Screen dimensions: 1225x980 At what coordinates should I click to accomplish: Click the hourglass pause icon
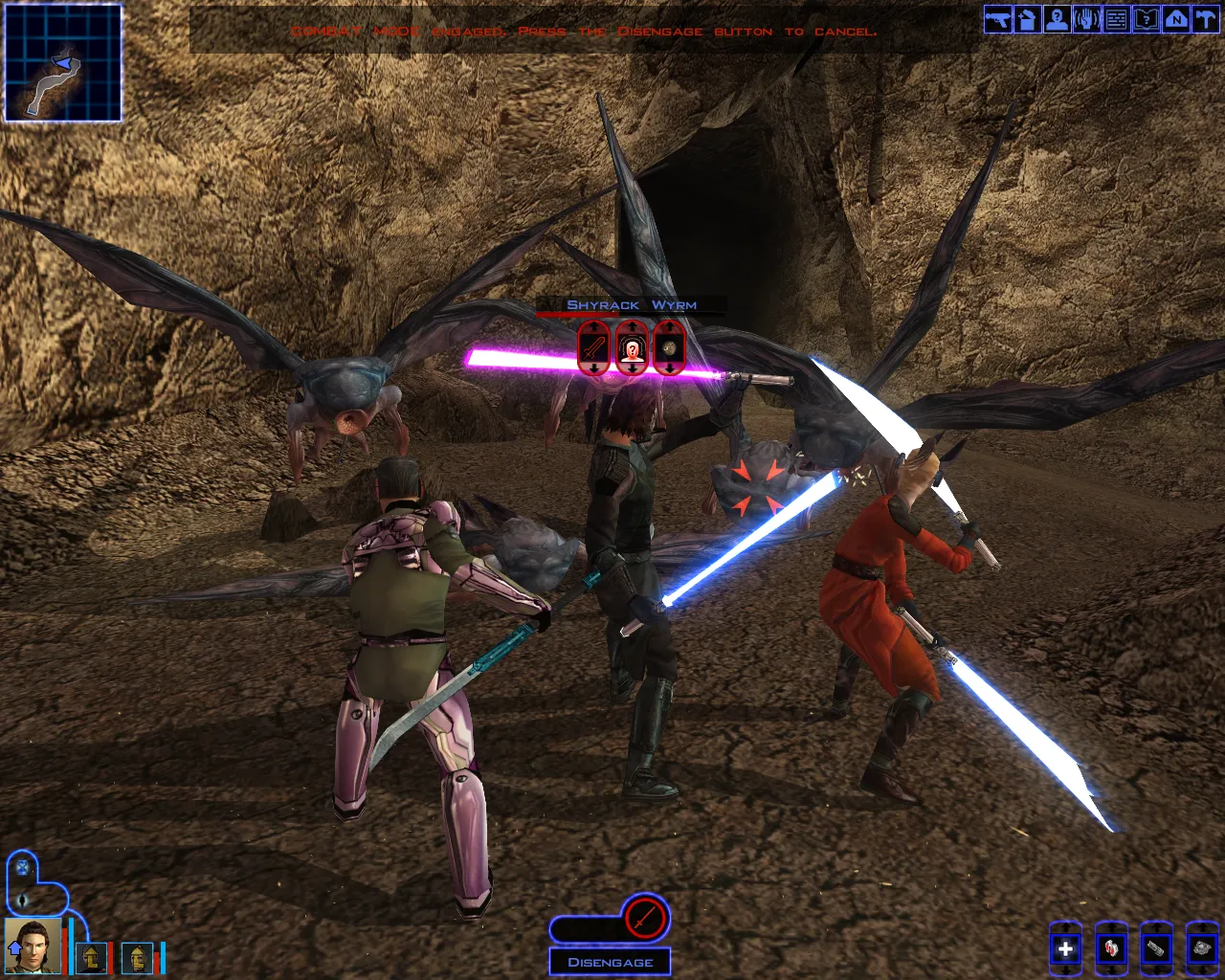pos(22,869)
